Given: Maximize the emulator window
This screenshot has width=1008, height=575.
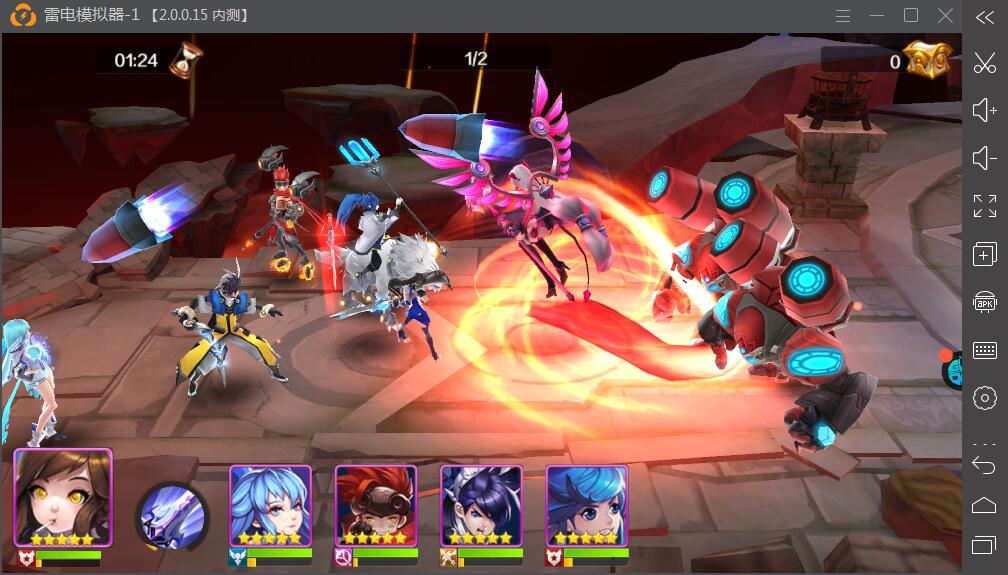Looking at the screenshot, I should [911, 16].
